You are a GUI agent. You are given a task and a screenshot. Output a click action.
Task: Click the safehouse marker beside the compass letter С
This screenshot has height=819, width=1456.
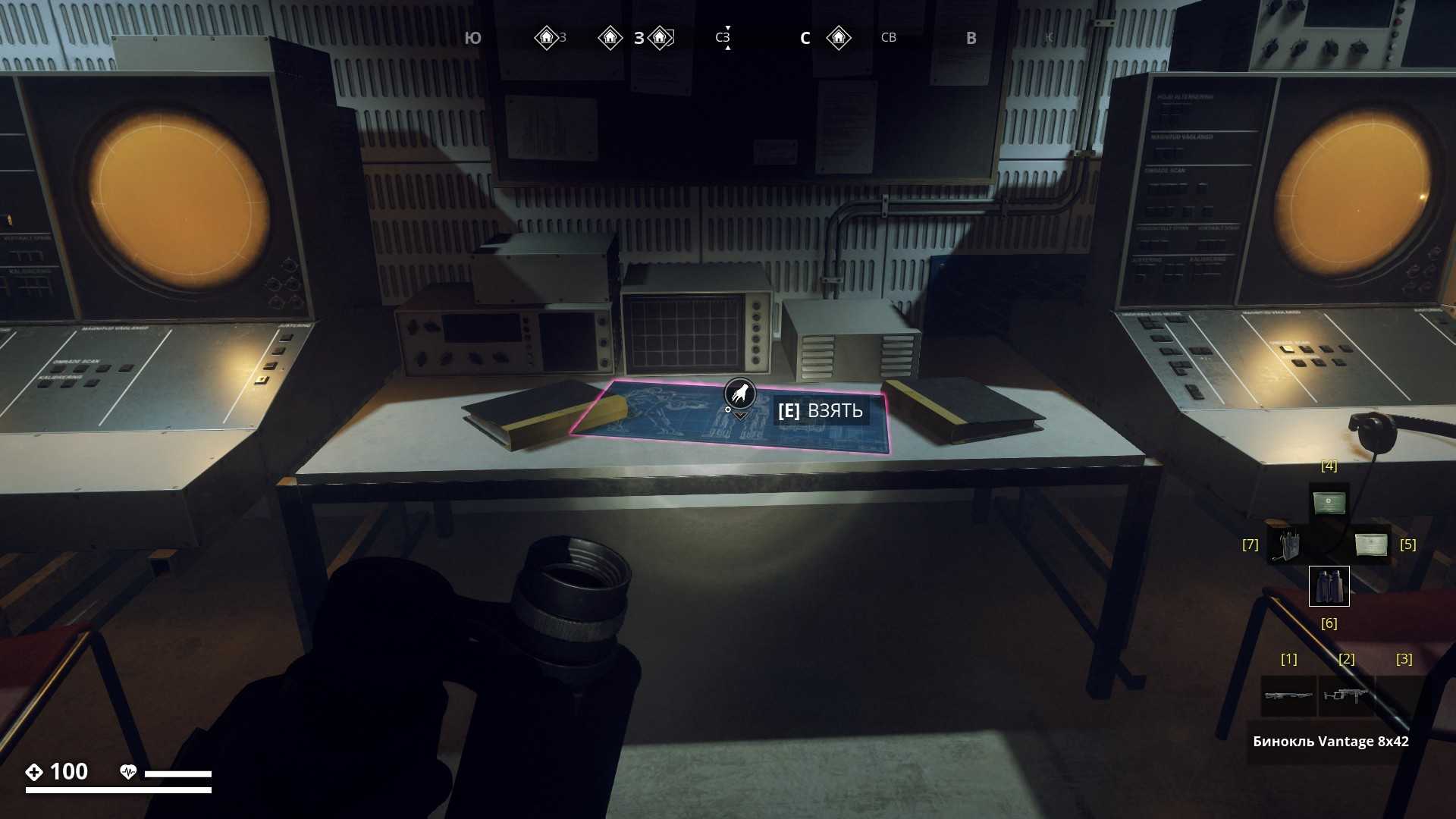[x=839, y=38]
